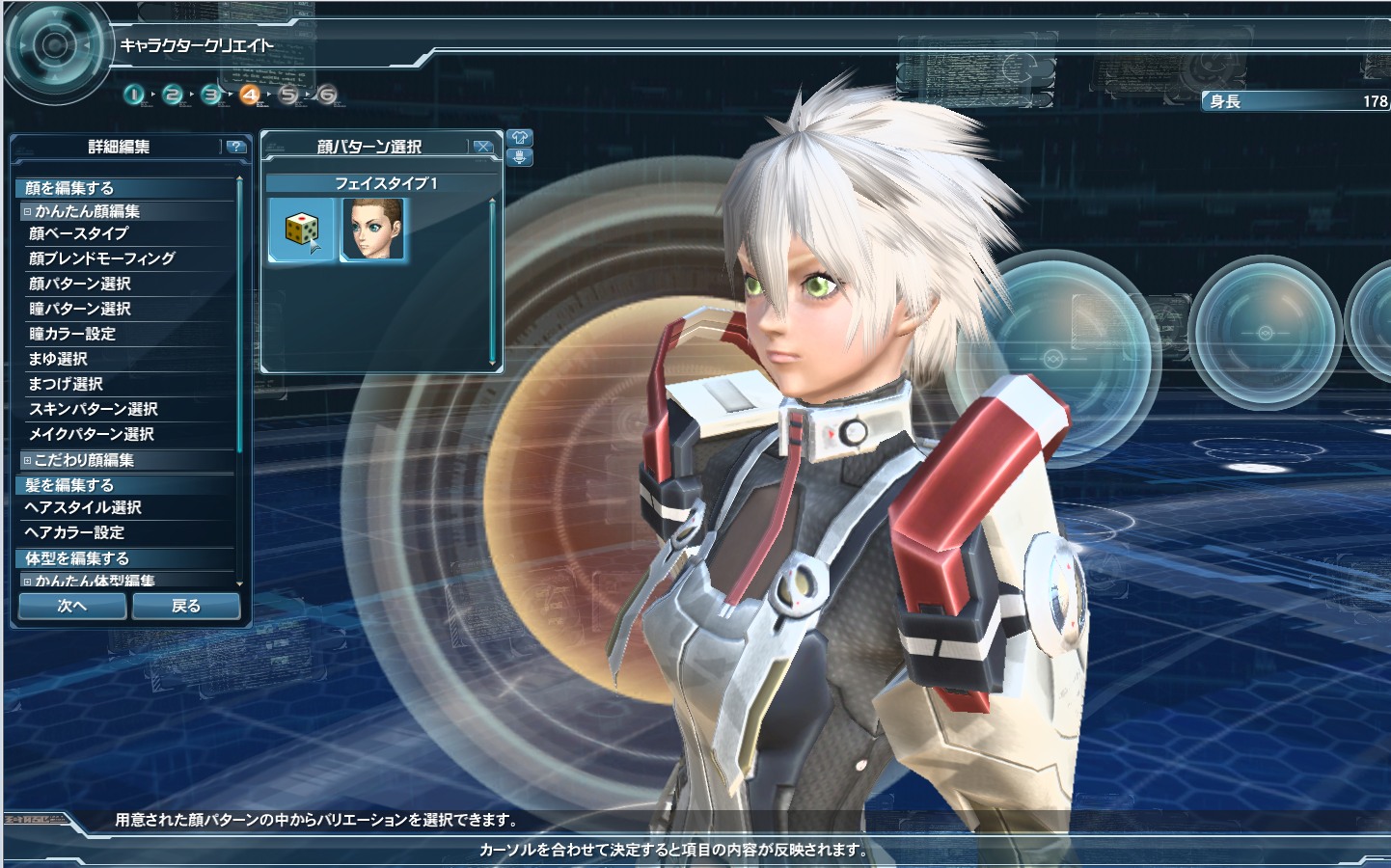Choose 顔パターン選択 in the list
The height and width of the screenshot is (868, 1391).
point(79,284)
